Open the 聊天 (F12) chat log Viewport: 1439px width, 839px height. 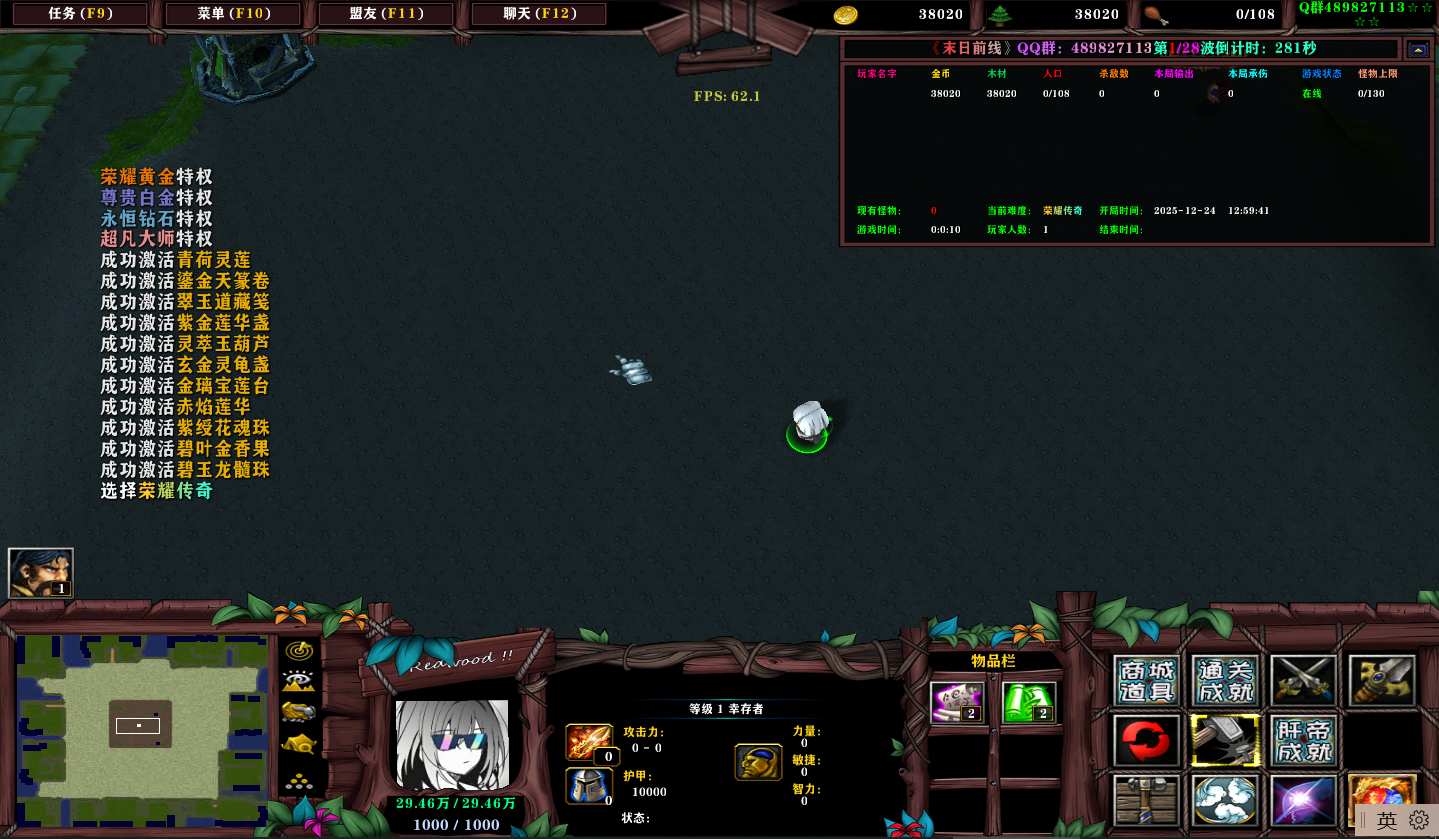[538, 14]
